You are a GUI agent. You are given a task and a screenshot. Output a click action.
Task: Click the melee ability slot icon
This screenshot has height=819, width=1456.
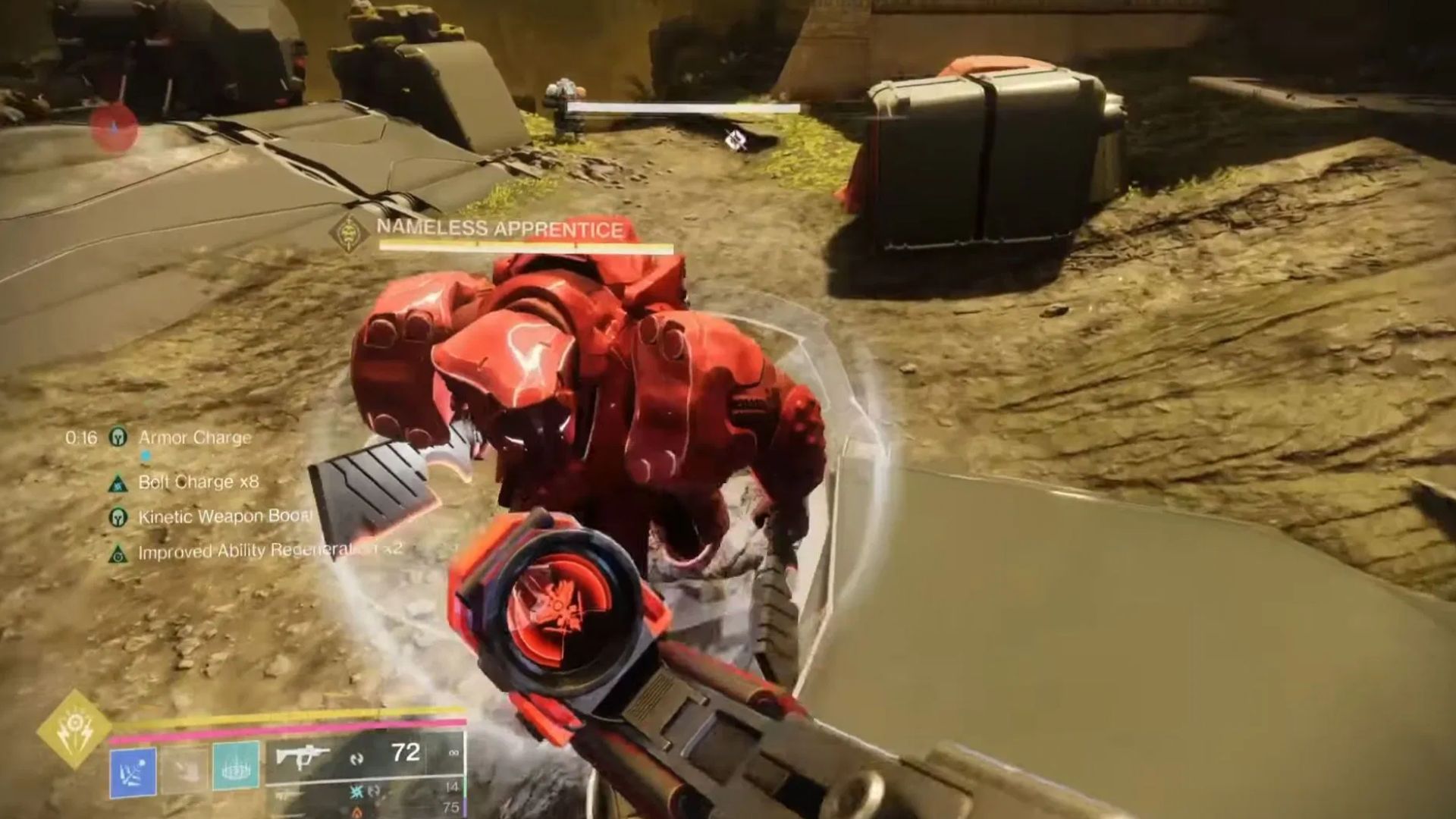(186, 769)
